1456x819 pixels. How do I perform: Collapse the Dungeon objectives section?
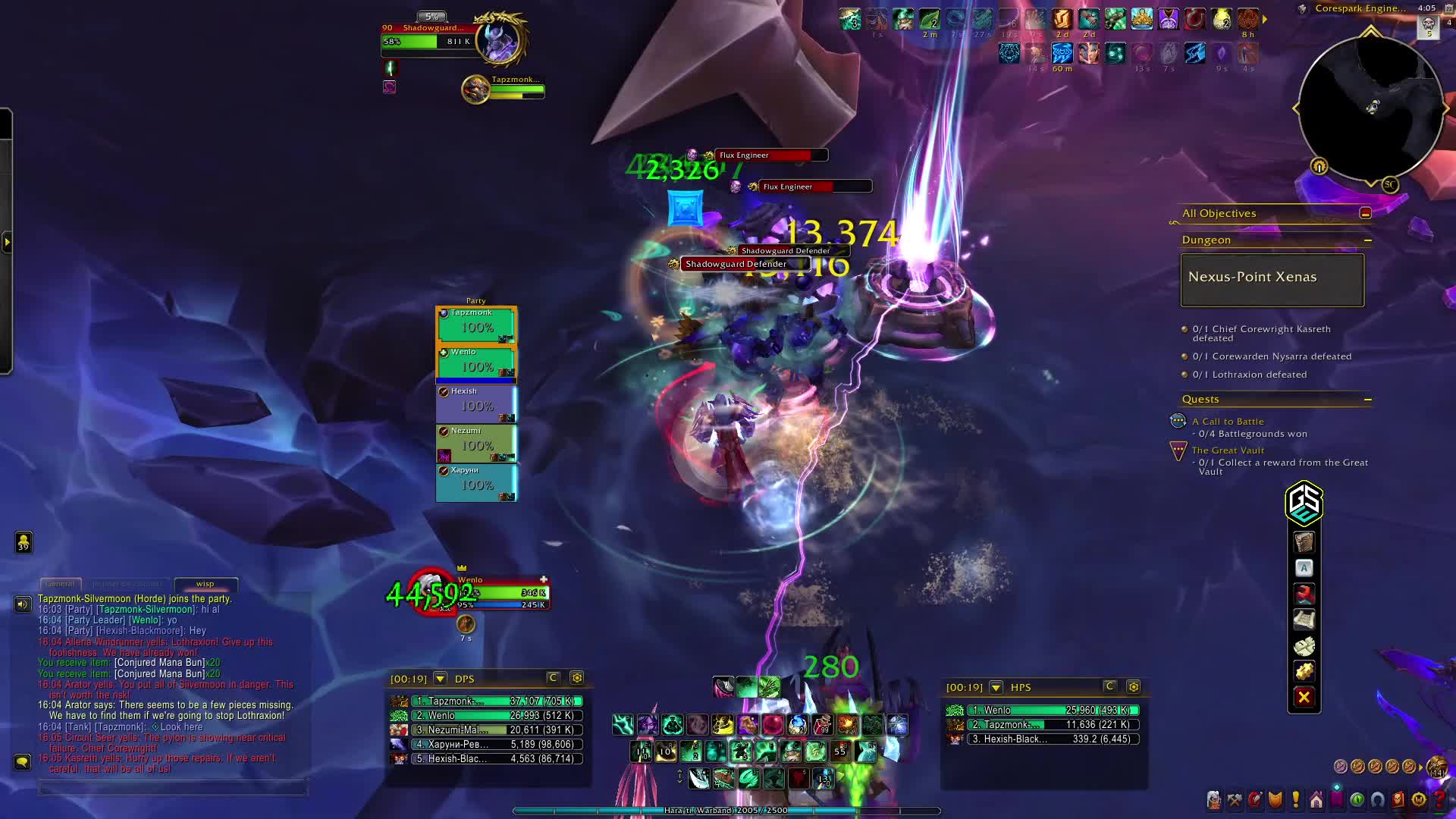1367,240
